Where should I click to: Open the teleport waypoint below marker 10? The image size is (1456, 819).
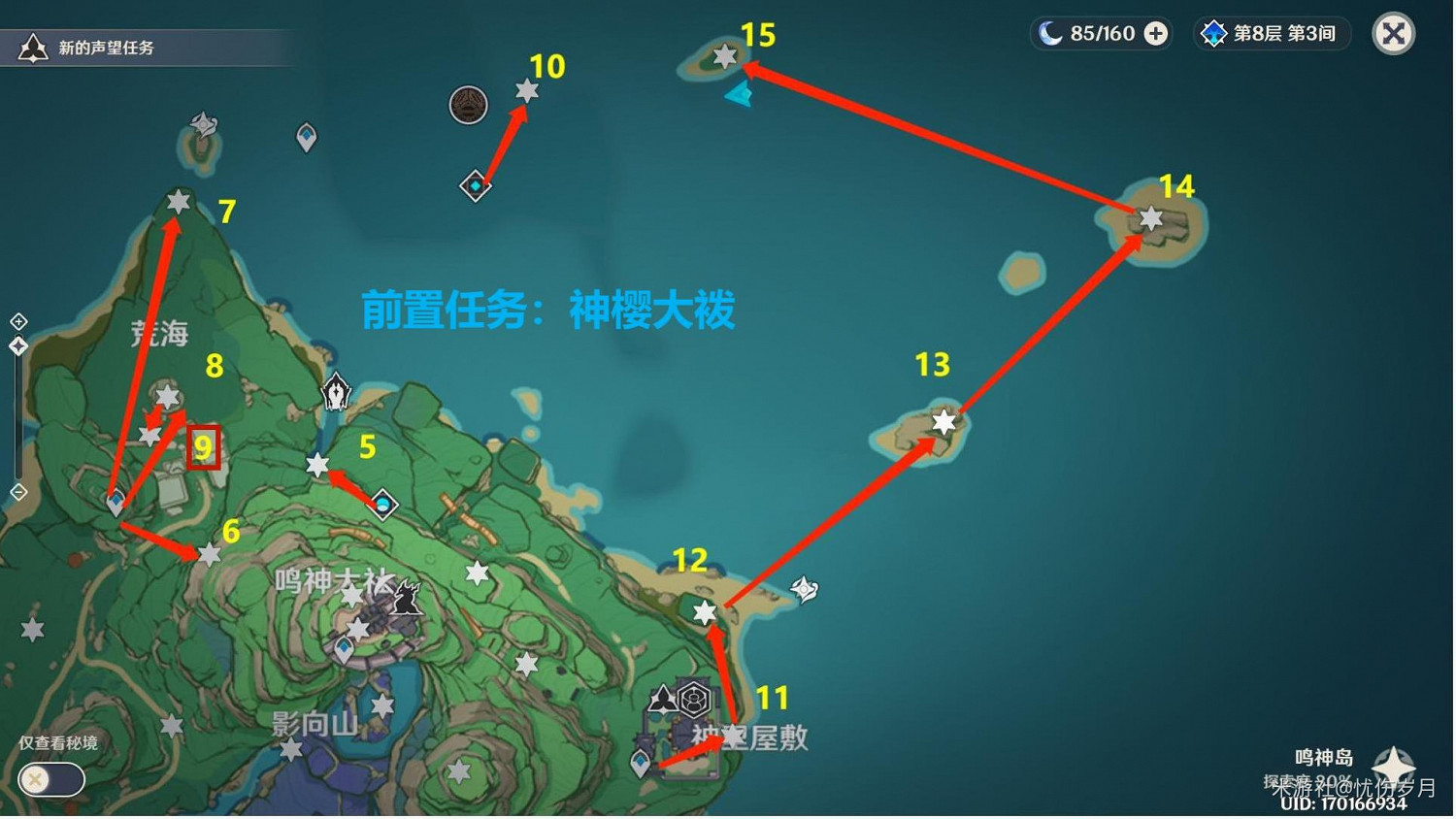tap(475, 186)
